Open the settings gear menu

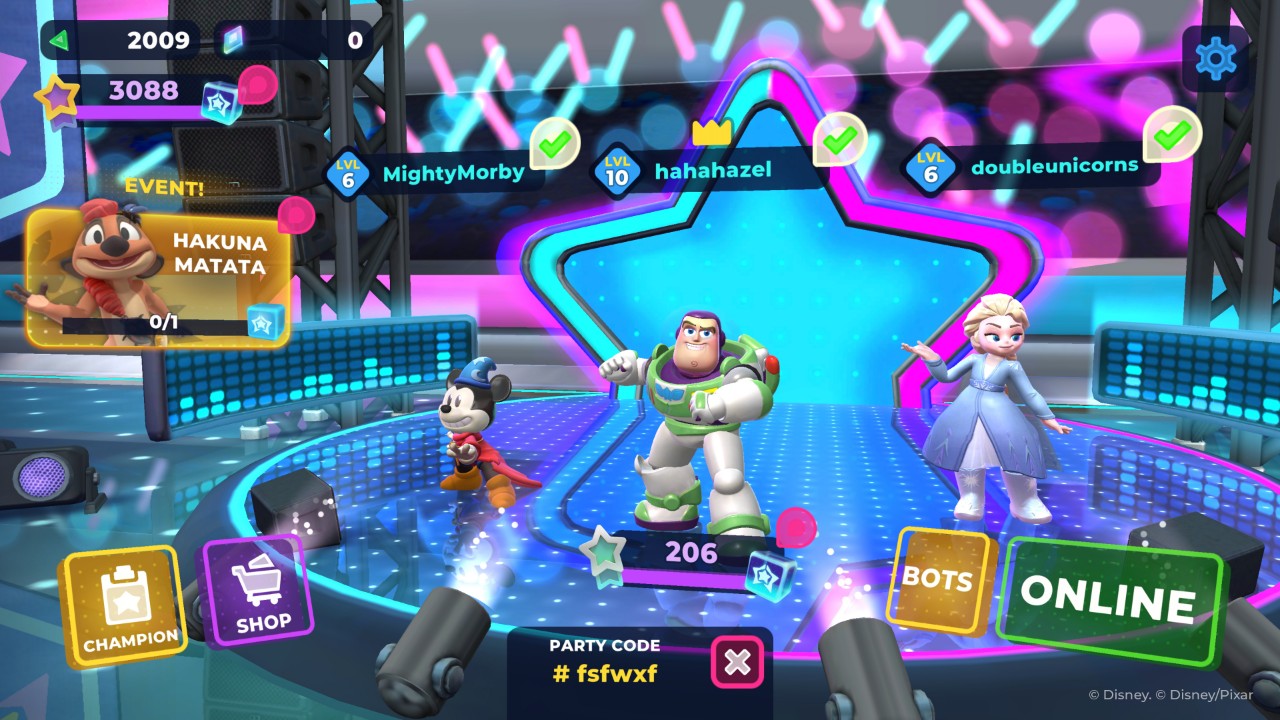point(1215,59)
